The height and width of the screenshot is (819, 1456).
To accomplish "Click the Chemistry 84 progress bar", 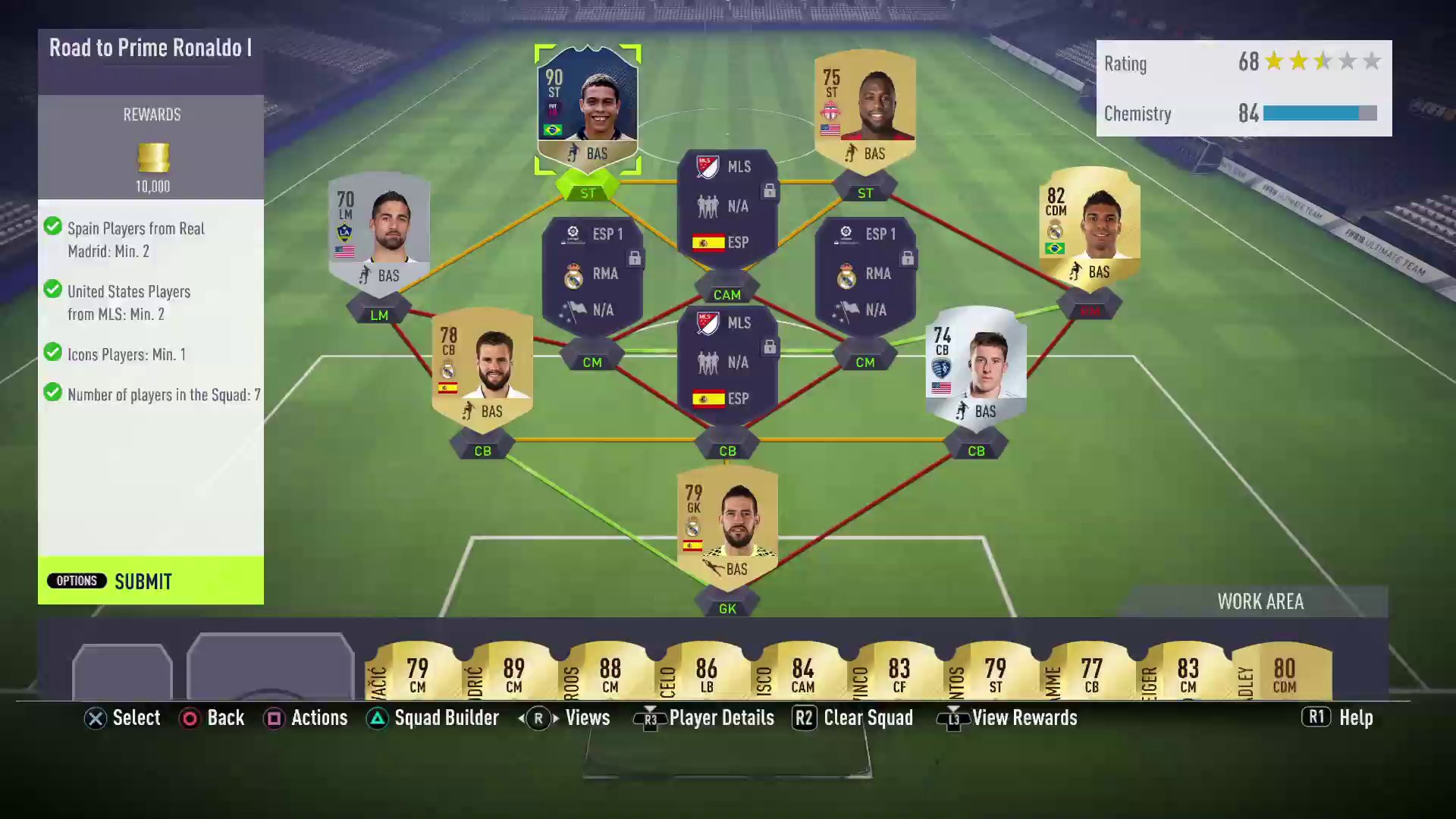I will (1317, 114).
